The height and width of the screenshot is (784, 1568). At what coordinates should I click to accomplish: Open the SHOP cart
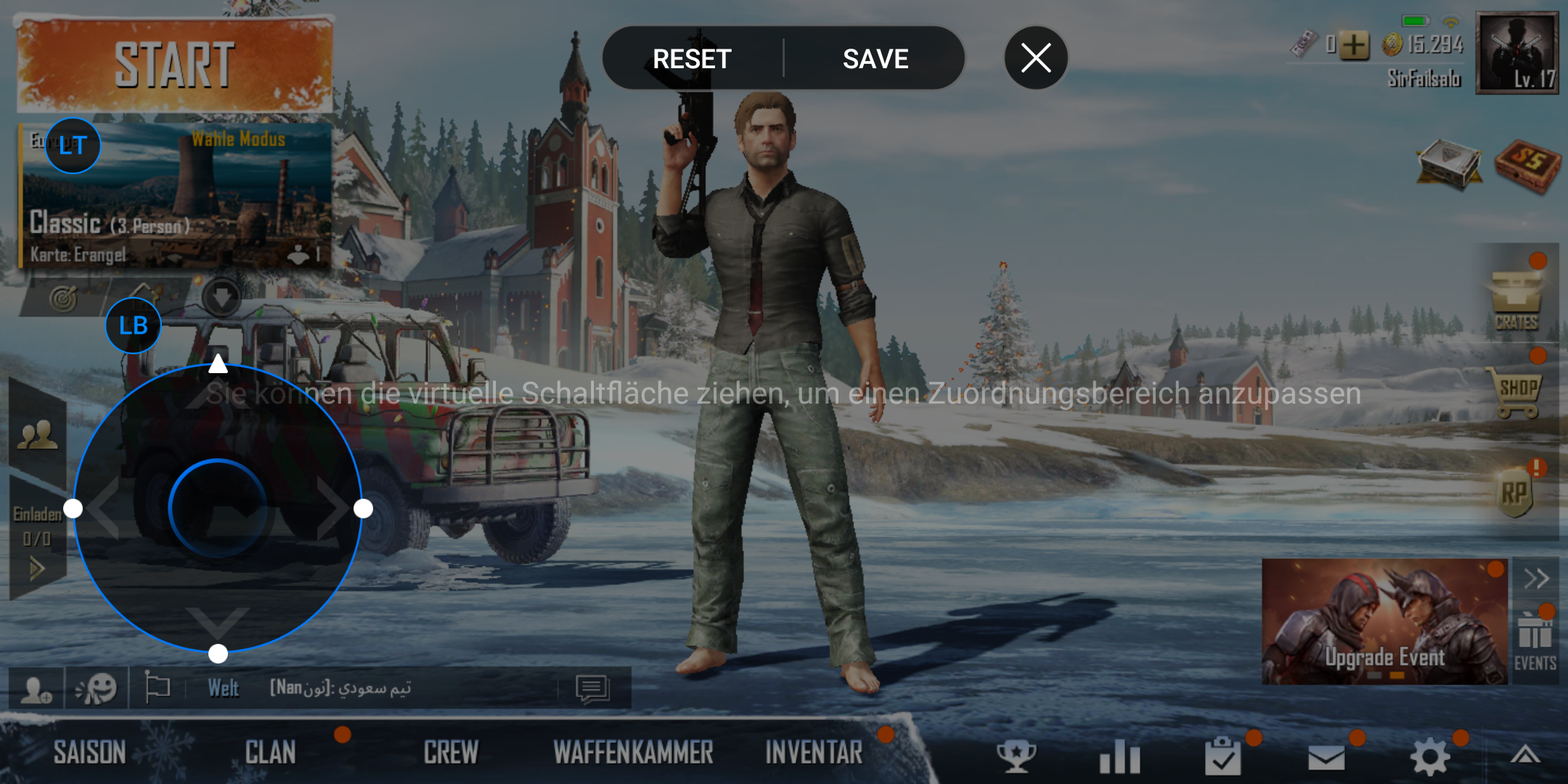[1517, 393]
